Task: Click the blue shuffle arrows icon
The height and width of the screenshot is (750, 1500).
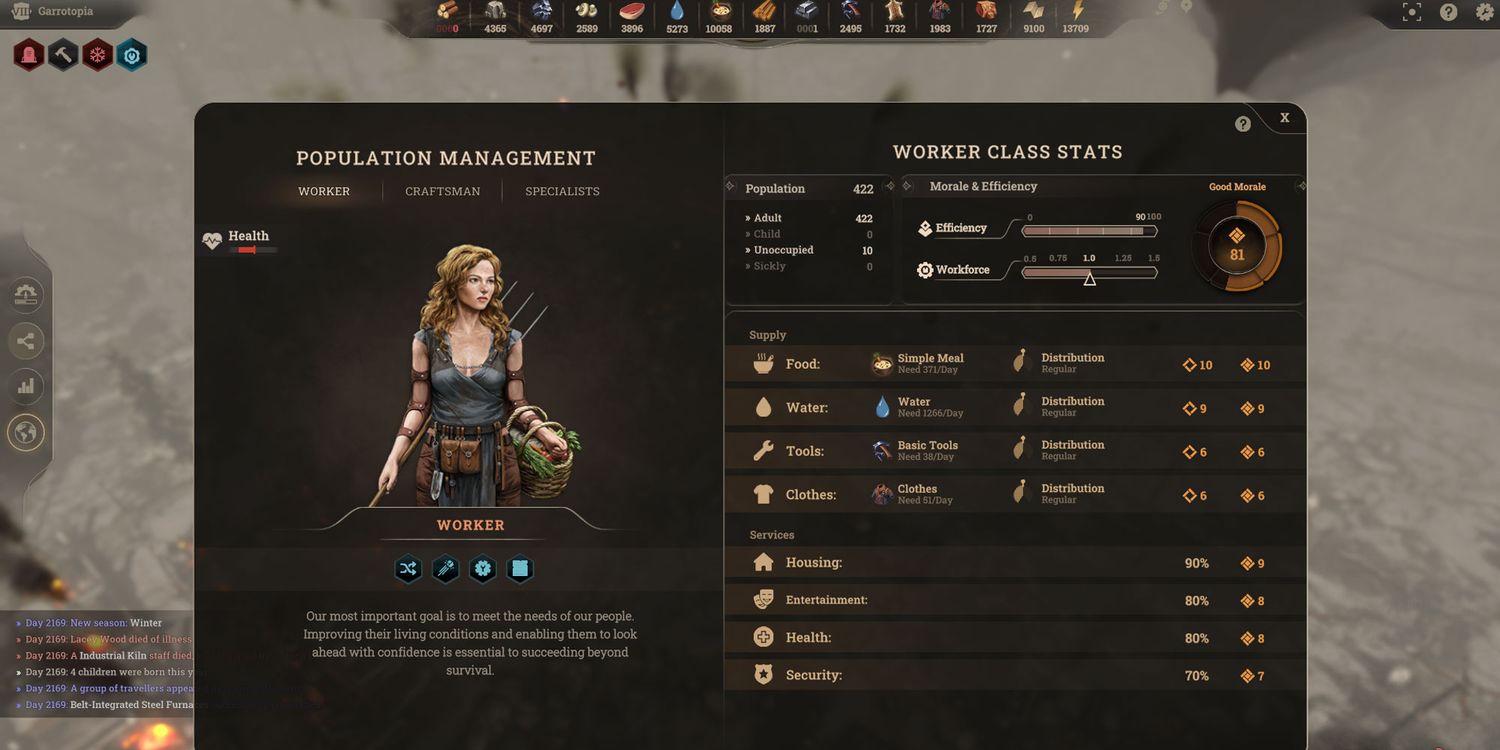Action: [x=408, y=569]
